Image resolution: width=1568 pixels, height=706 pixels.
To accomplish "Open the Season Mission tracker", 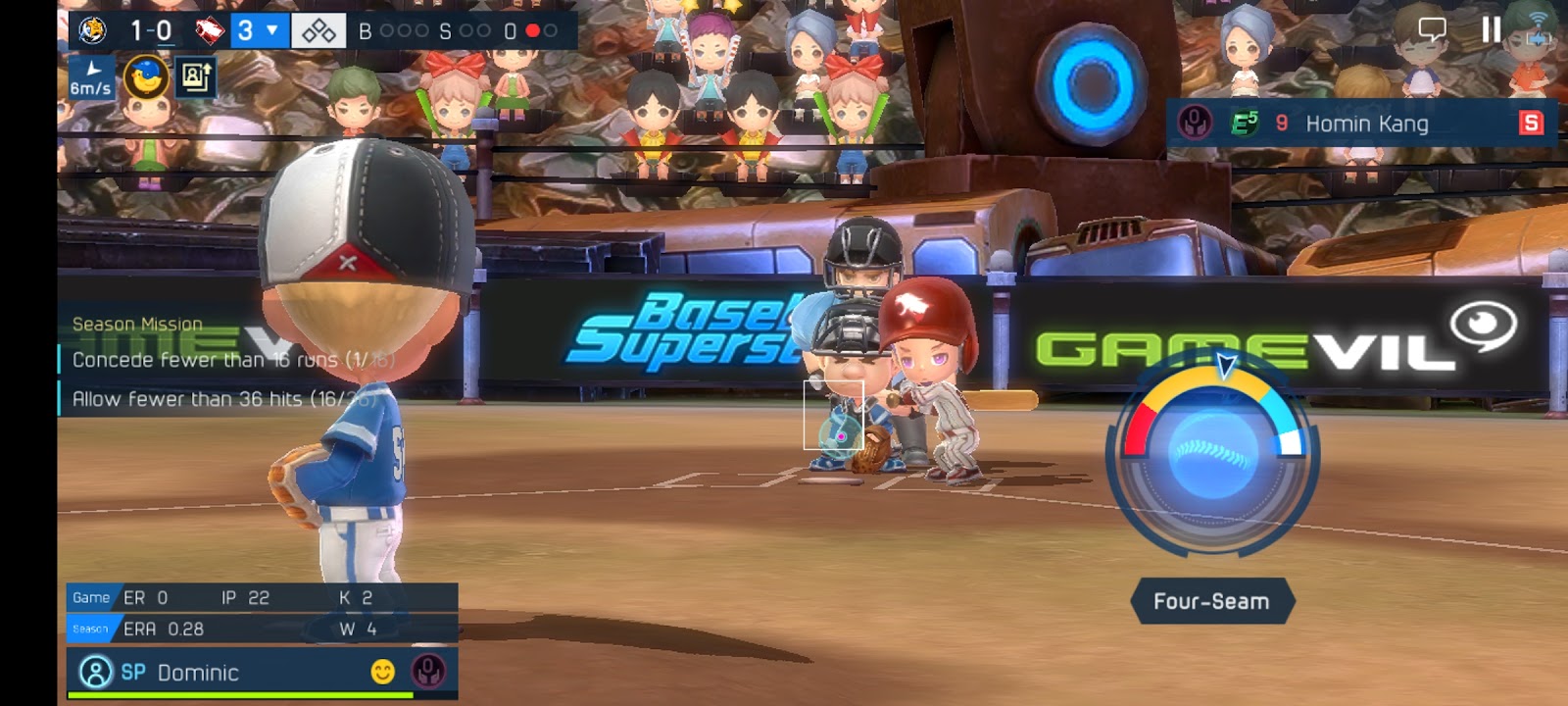I will coord(137,324).
